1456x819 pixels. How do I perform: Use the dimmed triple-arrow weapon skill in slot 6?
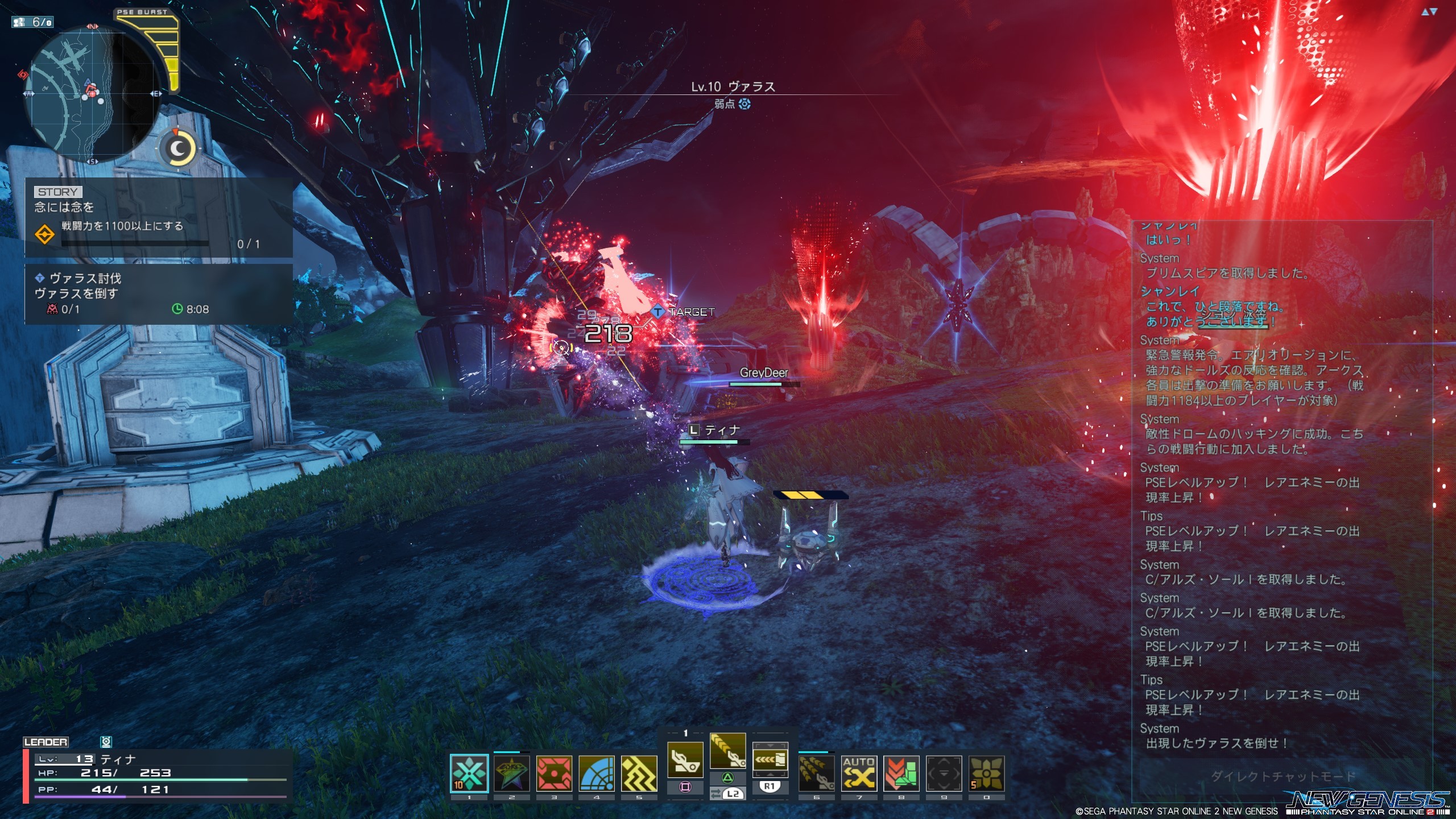816,773
